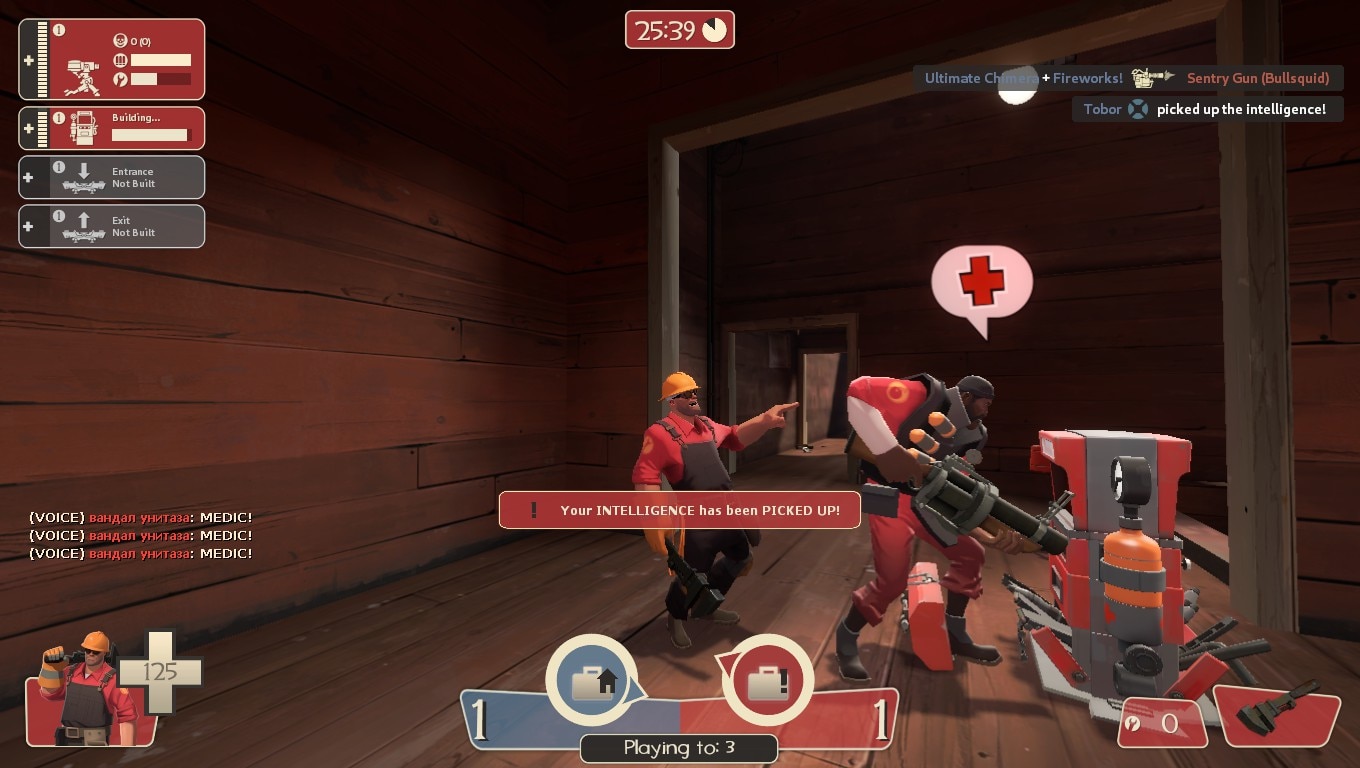The height and width of the screenshot is (768, 1360).
Task: Click the blue team intelligence briefcase icon
Action: click(591, 681)
